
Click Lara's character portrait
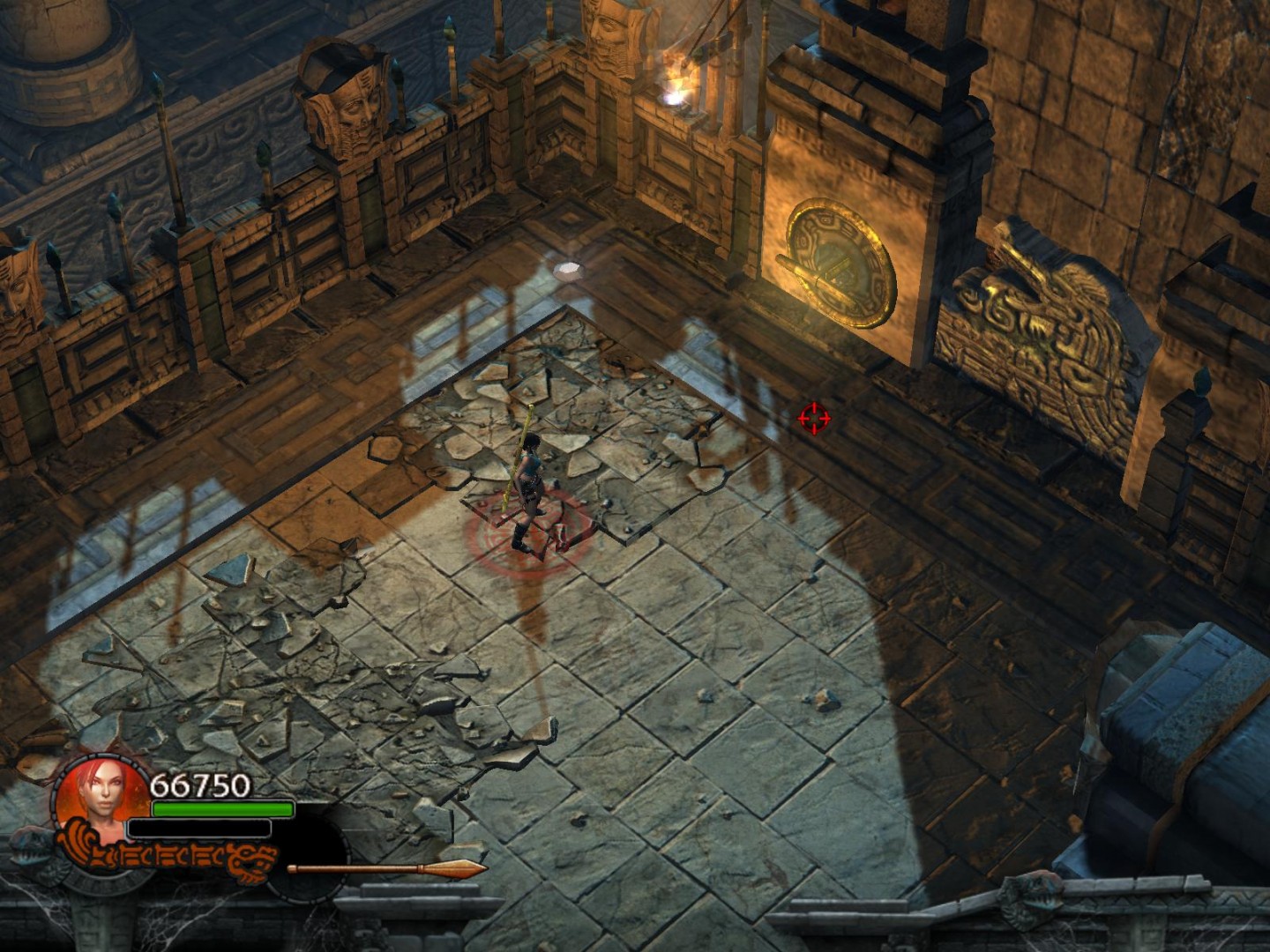(x=101, y=799)
